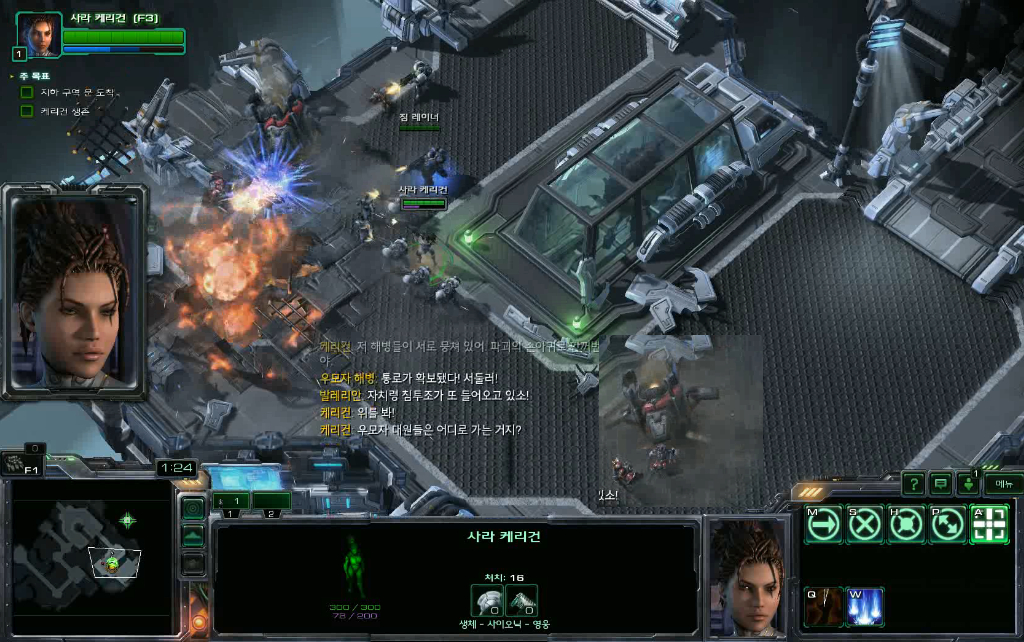Toggle the minimap ping signal button
This screenshot has width=1024, height=642.
pos(193,509)
